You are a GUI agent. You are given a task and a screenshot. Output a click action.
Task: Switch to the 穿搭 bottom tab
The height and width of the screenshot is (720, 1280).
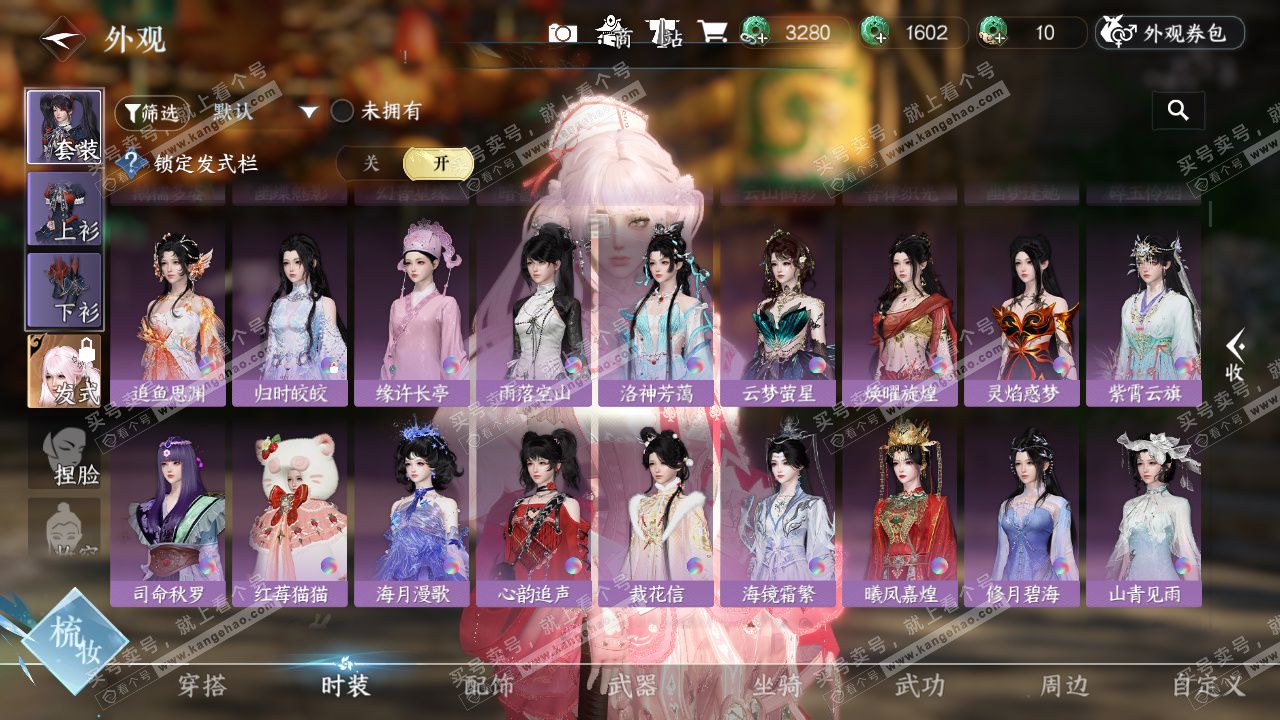pyautogui.click(x=202, y=685)
